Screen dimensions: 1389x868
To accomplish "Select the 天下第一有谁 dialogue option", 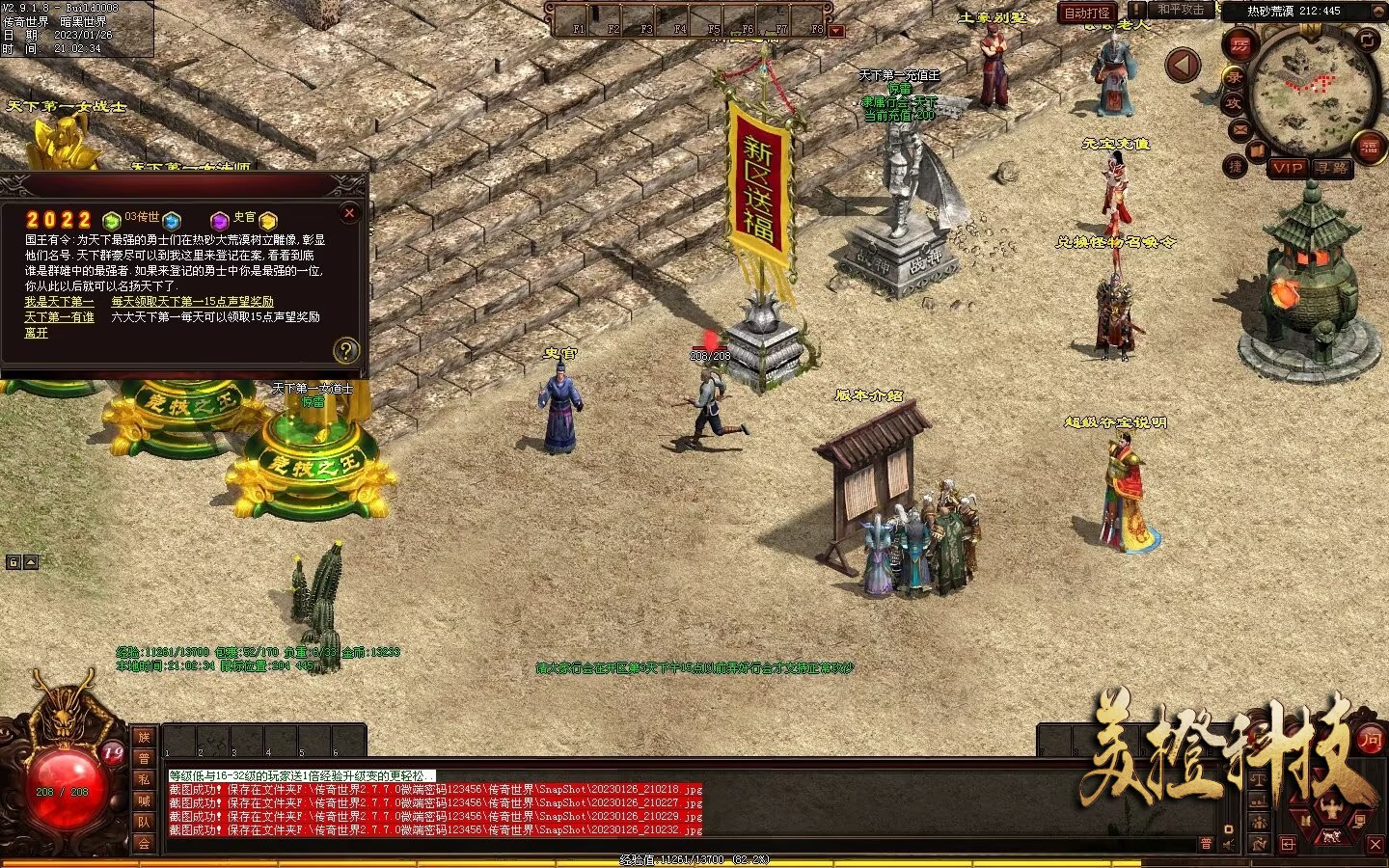I will tap(59, 317).
